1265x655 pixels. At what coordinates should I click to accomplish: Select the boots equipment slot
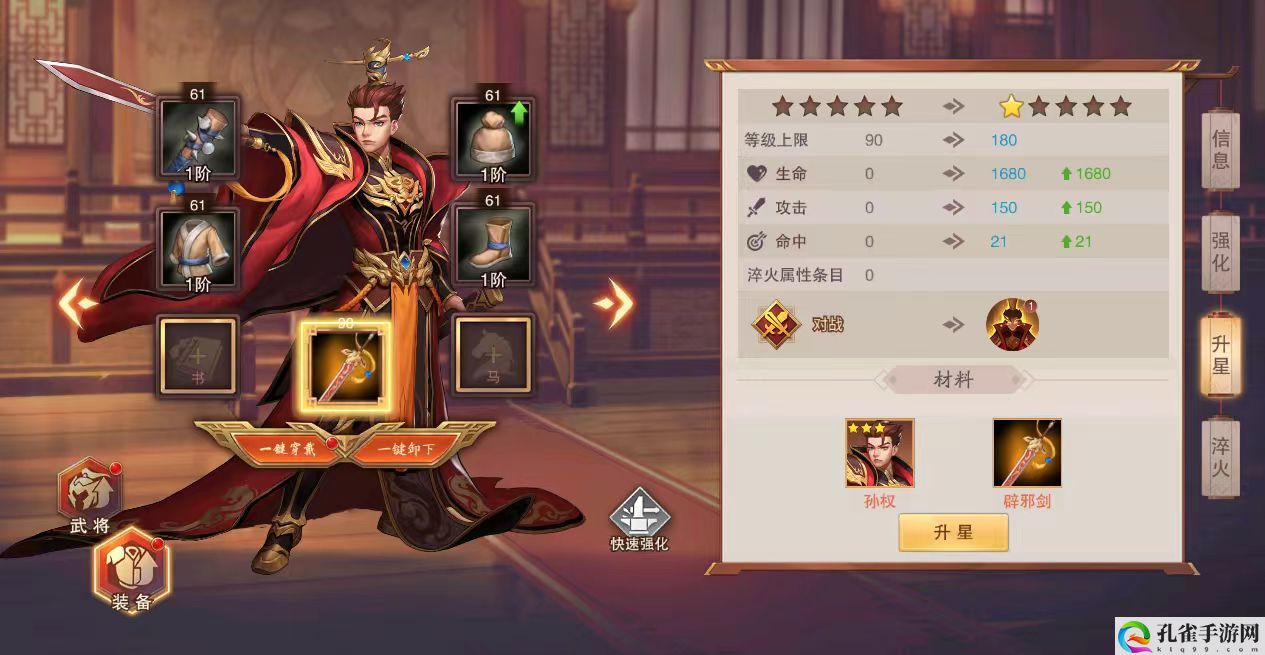tap(493, 245)
